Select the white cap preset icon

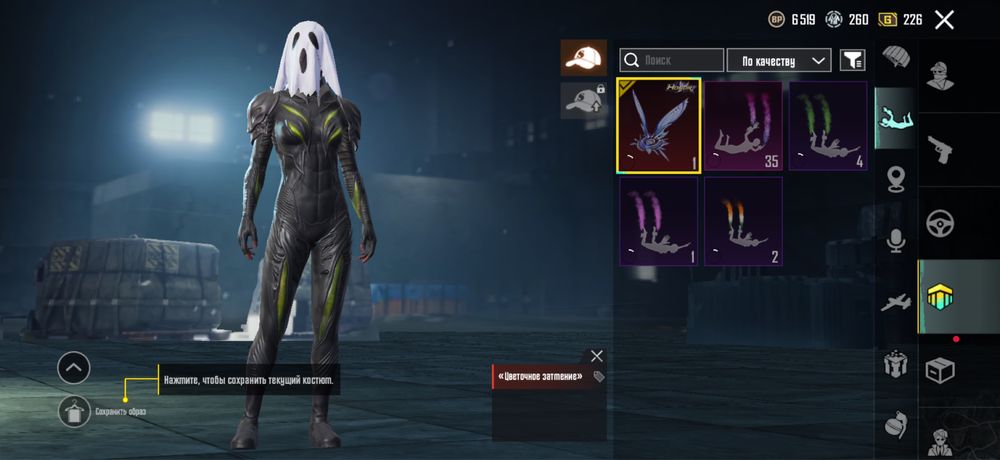click(x=583, y=58)
